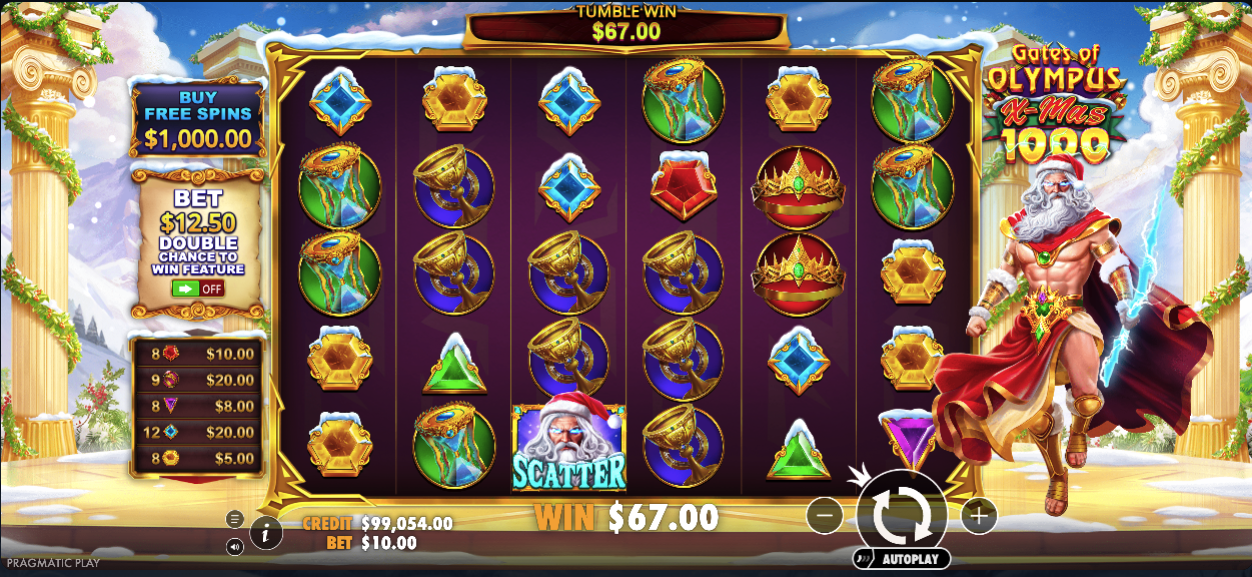Open the Autoplay options
The height and width of the screenshot is (577, 1252).
[901, 558]
